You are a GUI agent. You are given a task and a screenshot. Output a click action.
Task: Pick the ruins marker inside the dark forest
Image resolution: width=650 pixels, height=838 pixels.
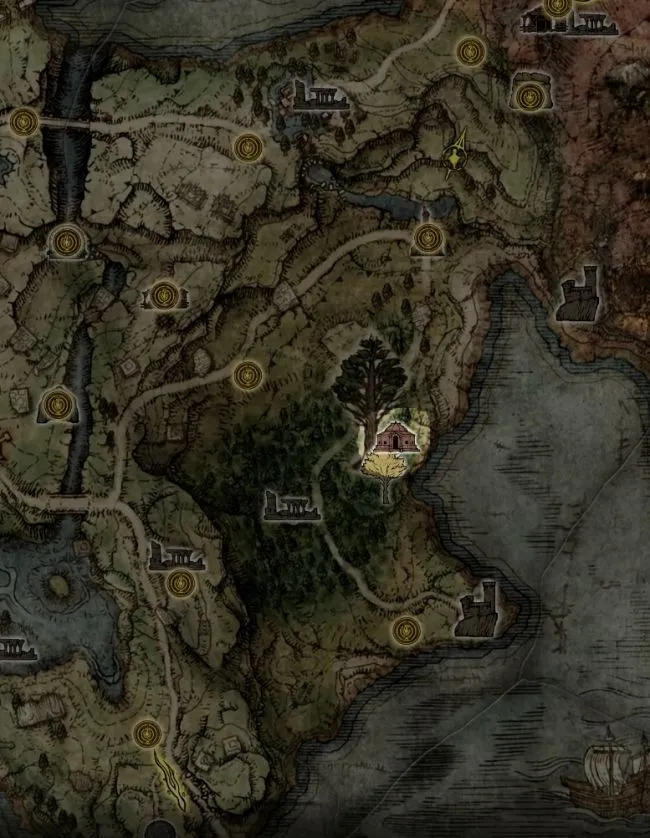point(291,505)
